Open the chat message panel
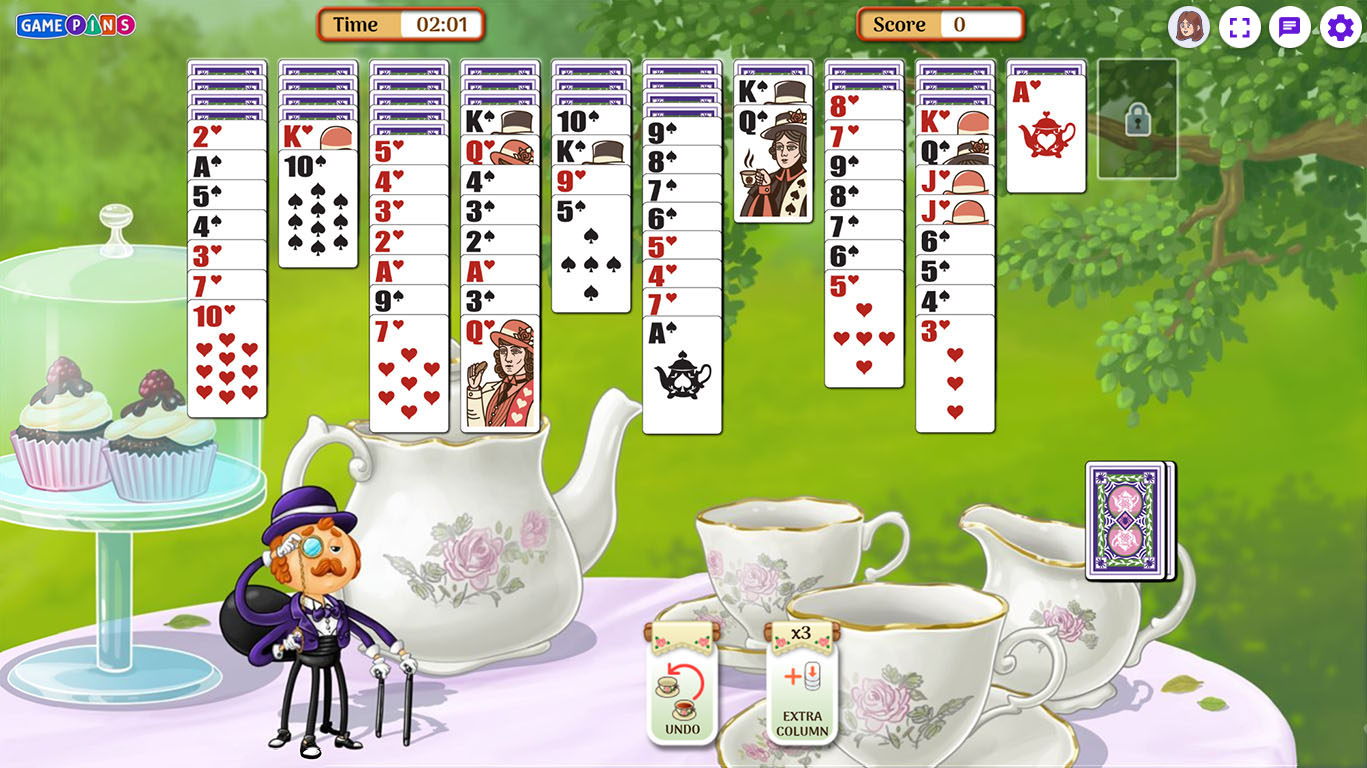 pyautogui.click(x=1290, y=27)
